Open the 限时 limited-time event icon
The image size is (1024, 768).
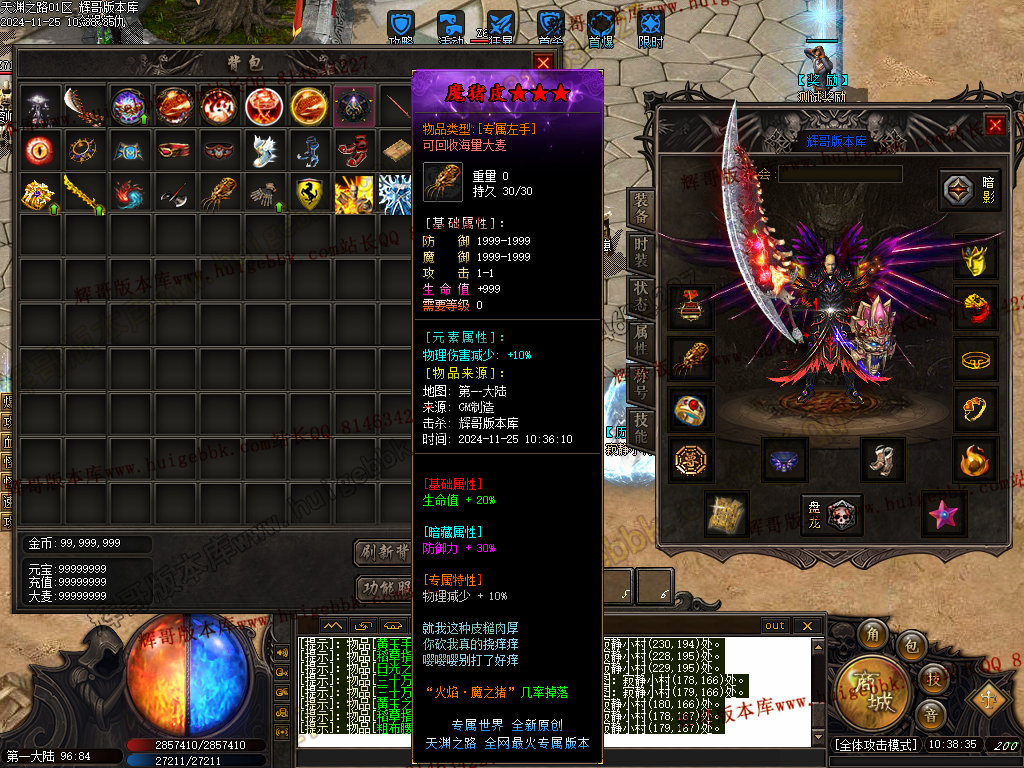(651, 27)
